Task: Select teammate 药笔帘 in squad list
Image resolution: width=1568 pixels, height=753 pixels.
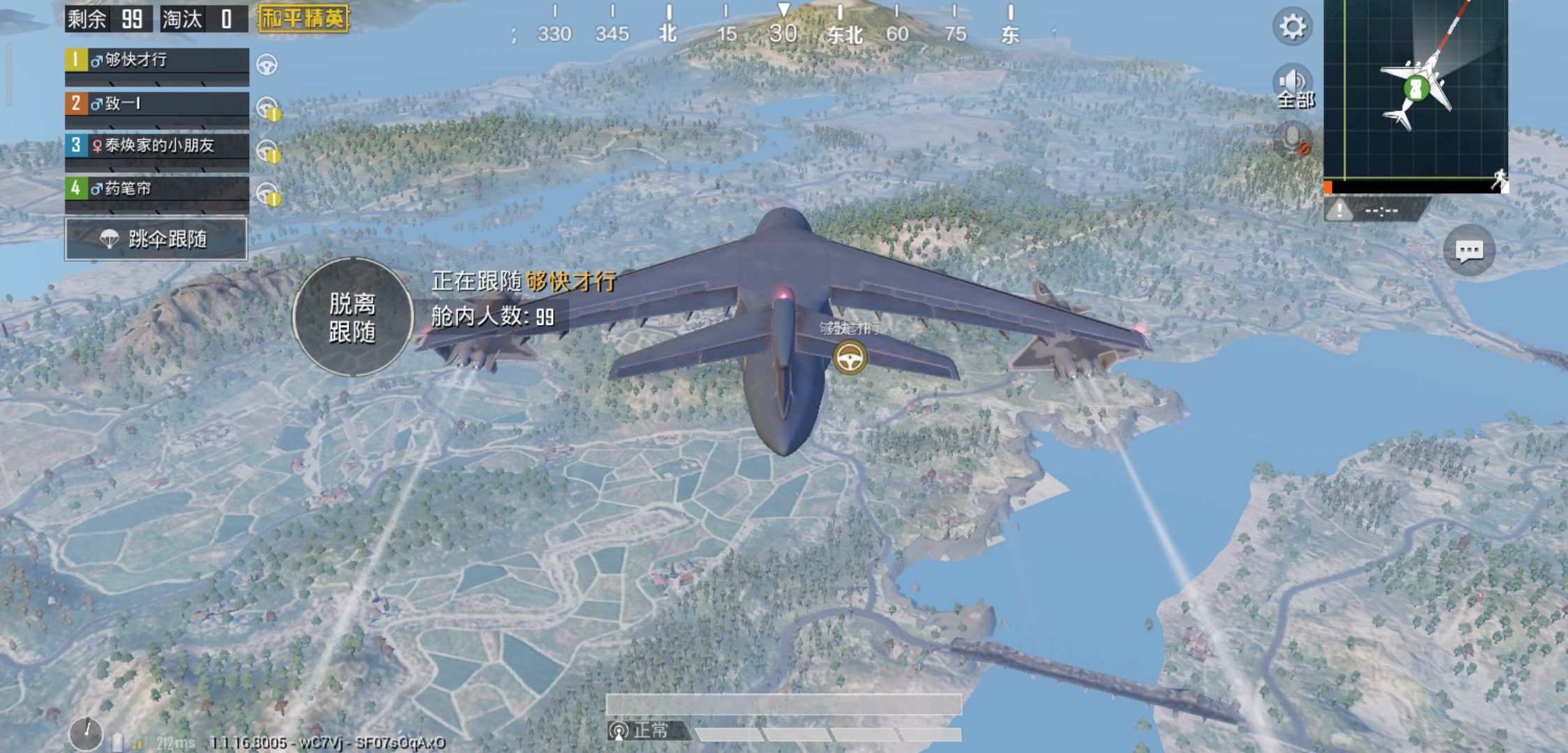Action: point(157,188)
